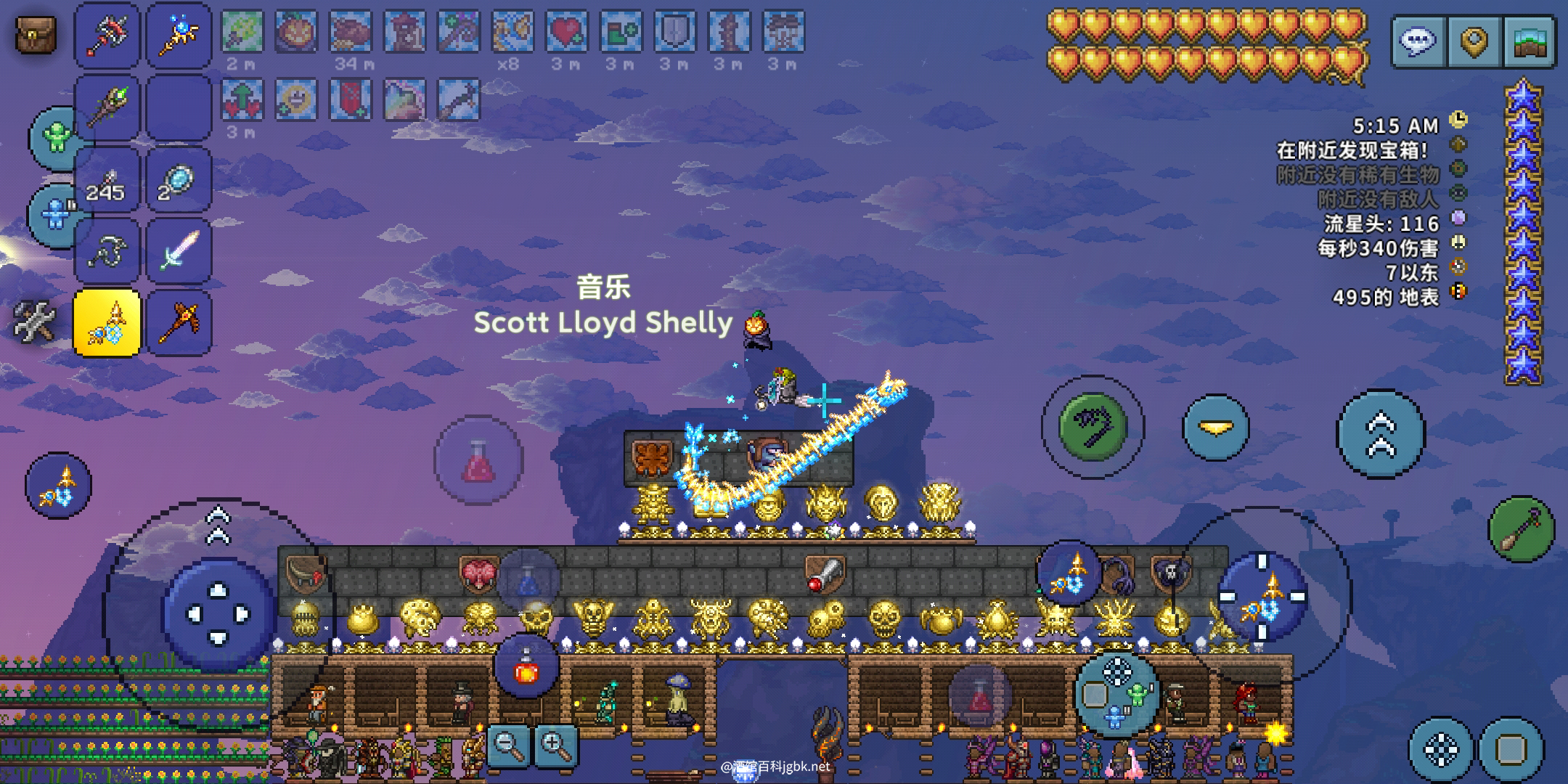Viewport: 1568px width, 784px height.
Task: Tap the yellow down-arrow drop button
Action: pyautogui.click(x=1216, y=428)
